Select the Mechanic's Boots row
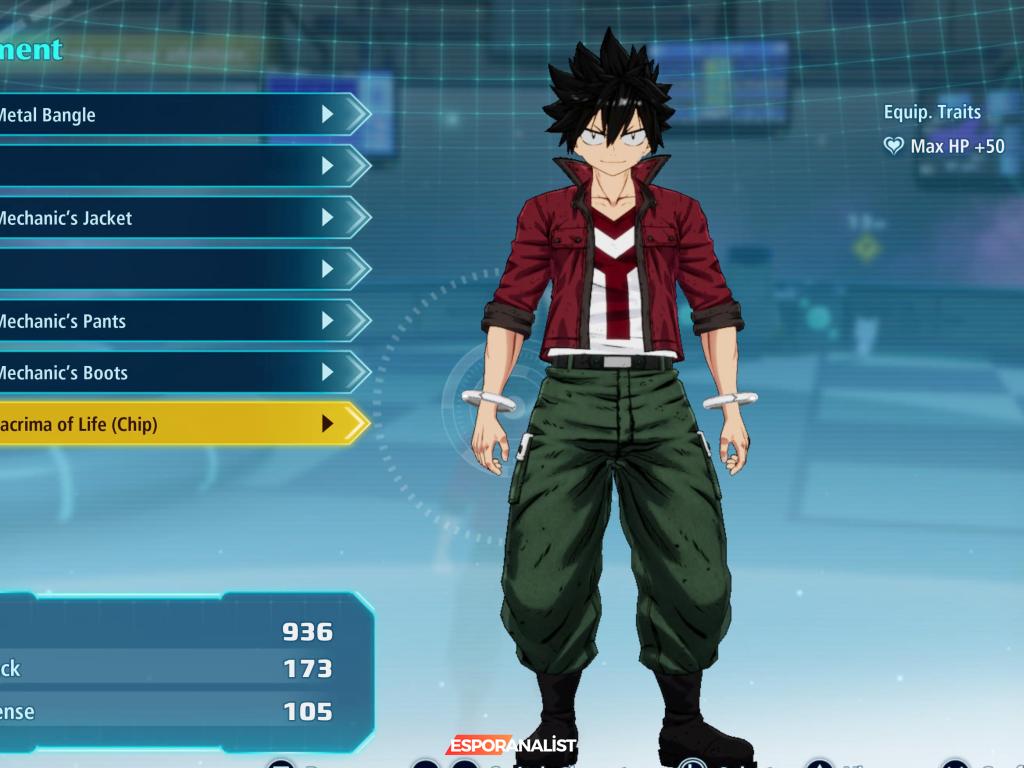Screen dimensions: 1024x768 (x=170, y=373)
